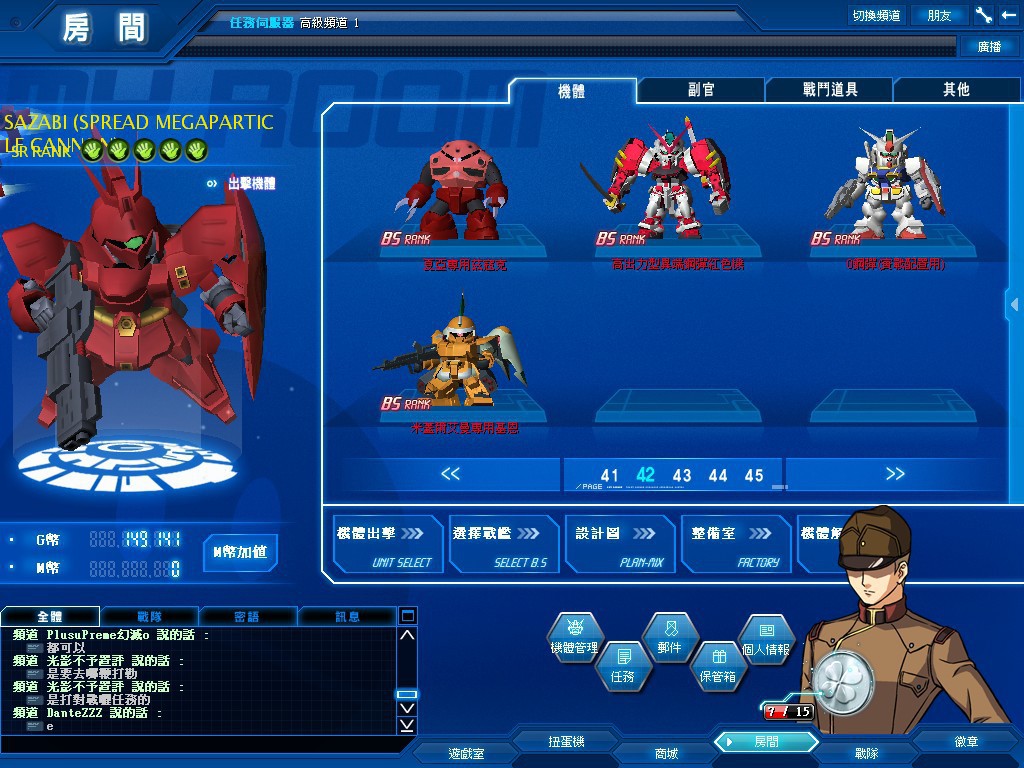Click the previous pages arrow button

[x=450, y=474]
